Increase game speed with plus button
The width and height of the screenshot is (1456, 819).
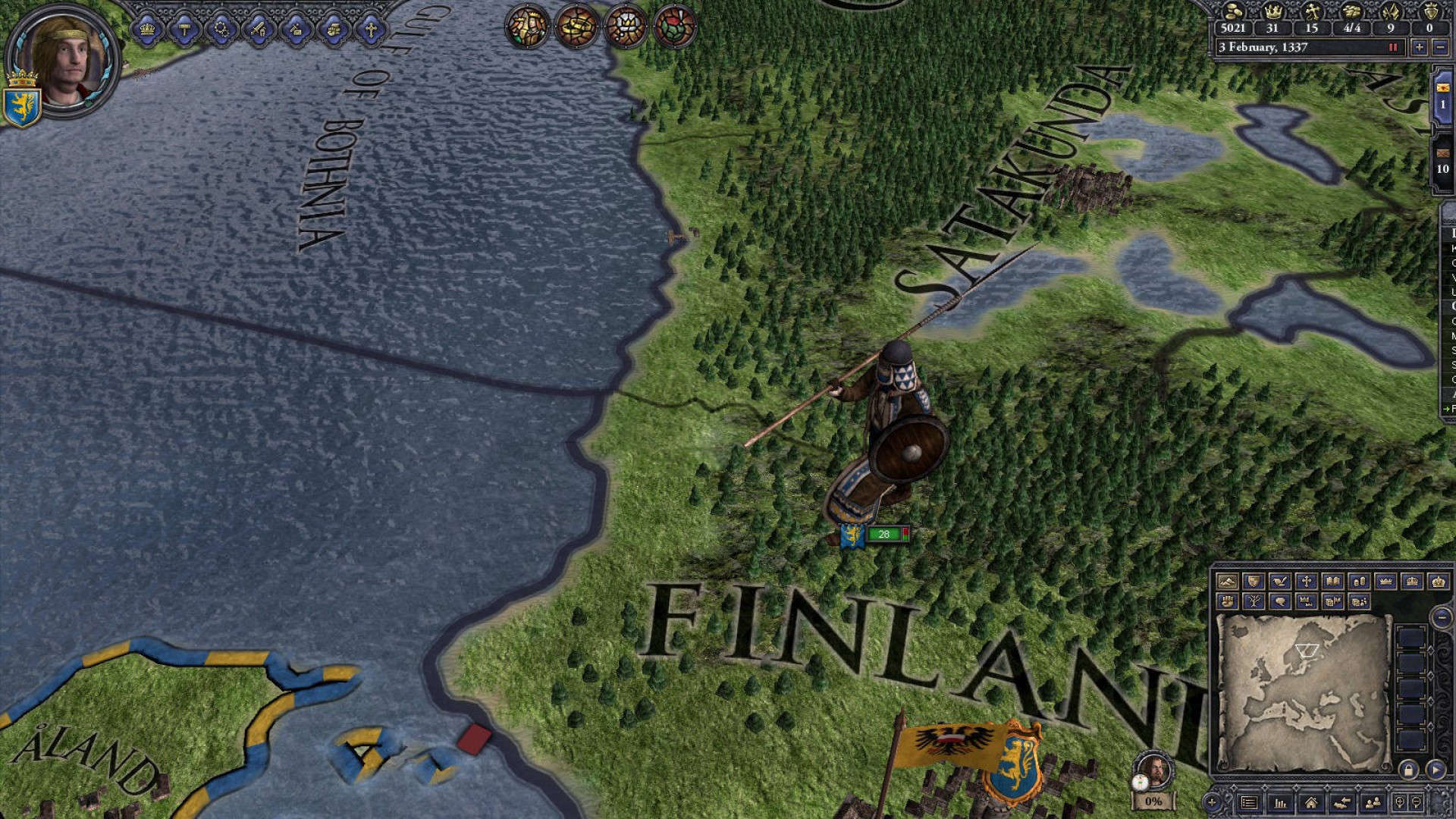point(1419,47)
